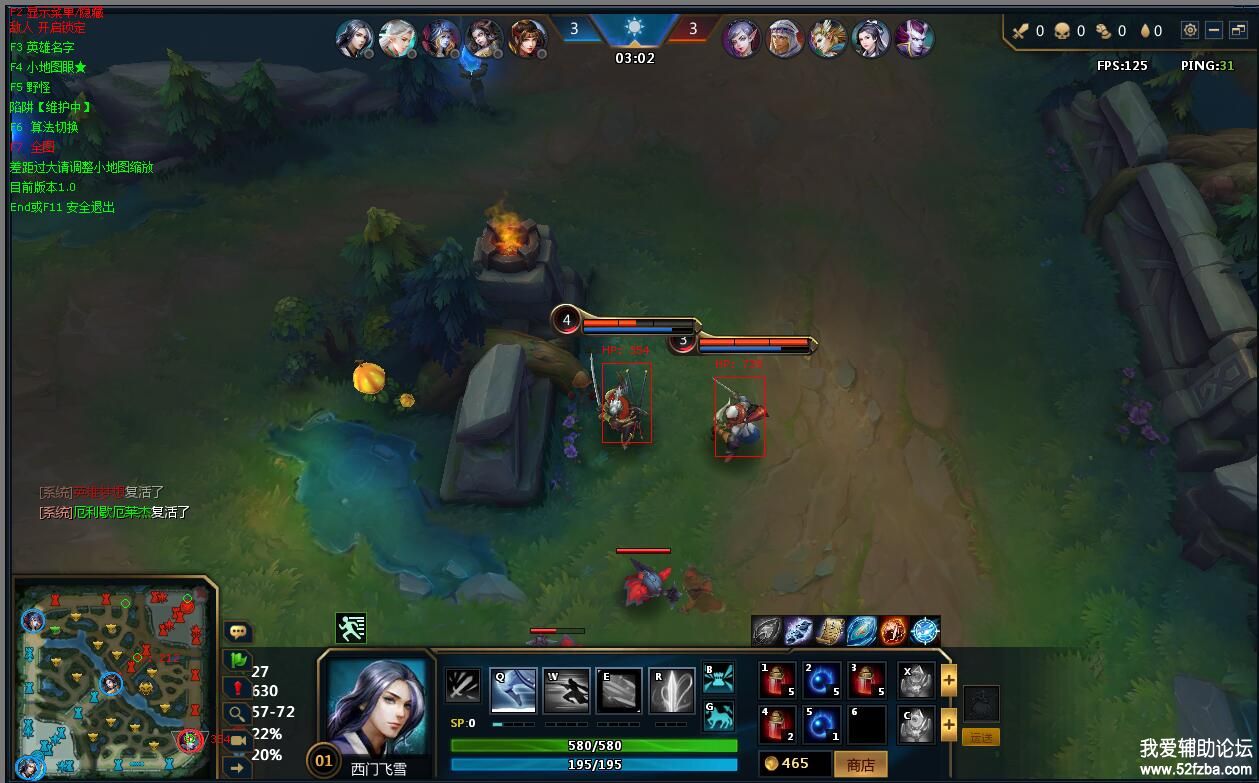
Task: Use the E skill icon
Action: coord(619,691)
